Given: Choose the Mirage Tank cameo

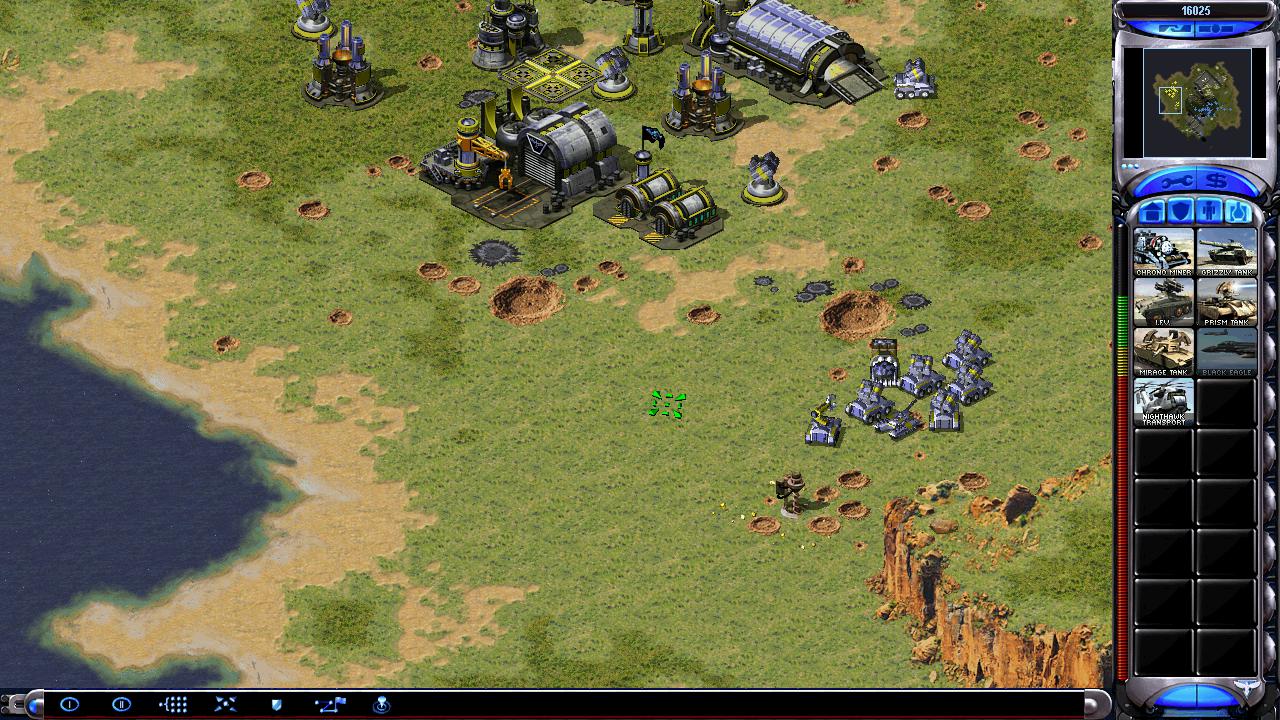Looking at the screenshot, I should coord(1163,352).
